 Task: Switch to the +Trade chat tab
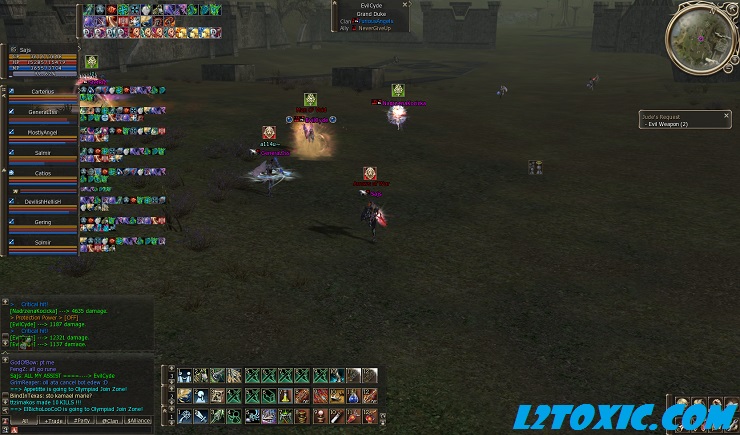click(x=52, y=421)
